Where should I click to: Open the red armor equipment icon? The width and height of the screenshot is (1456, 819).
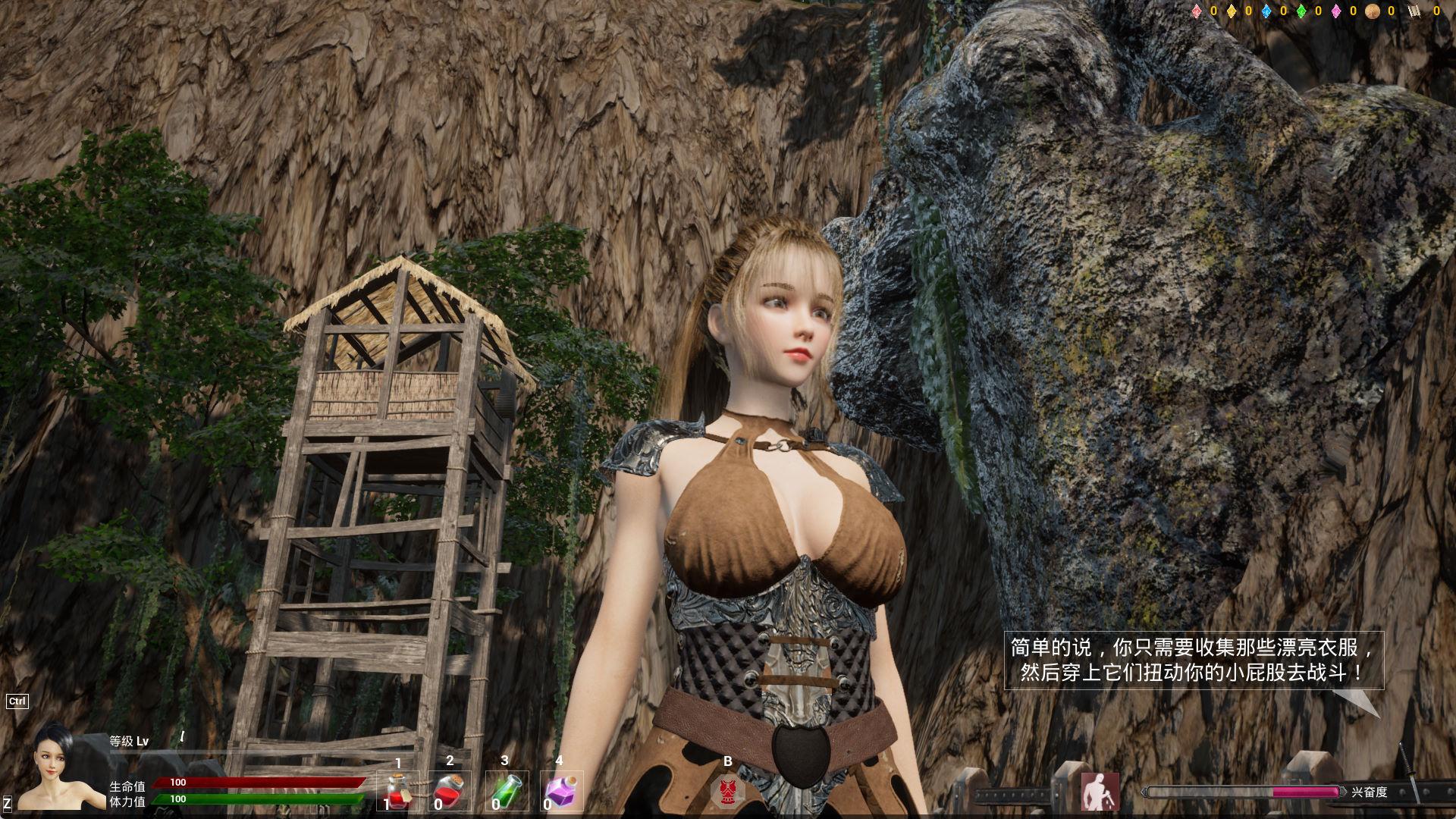pyautogui.click(x=728, y=790)
